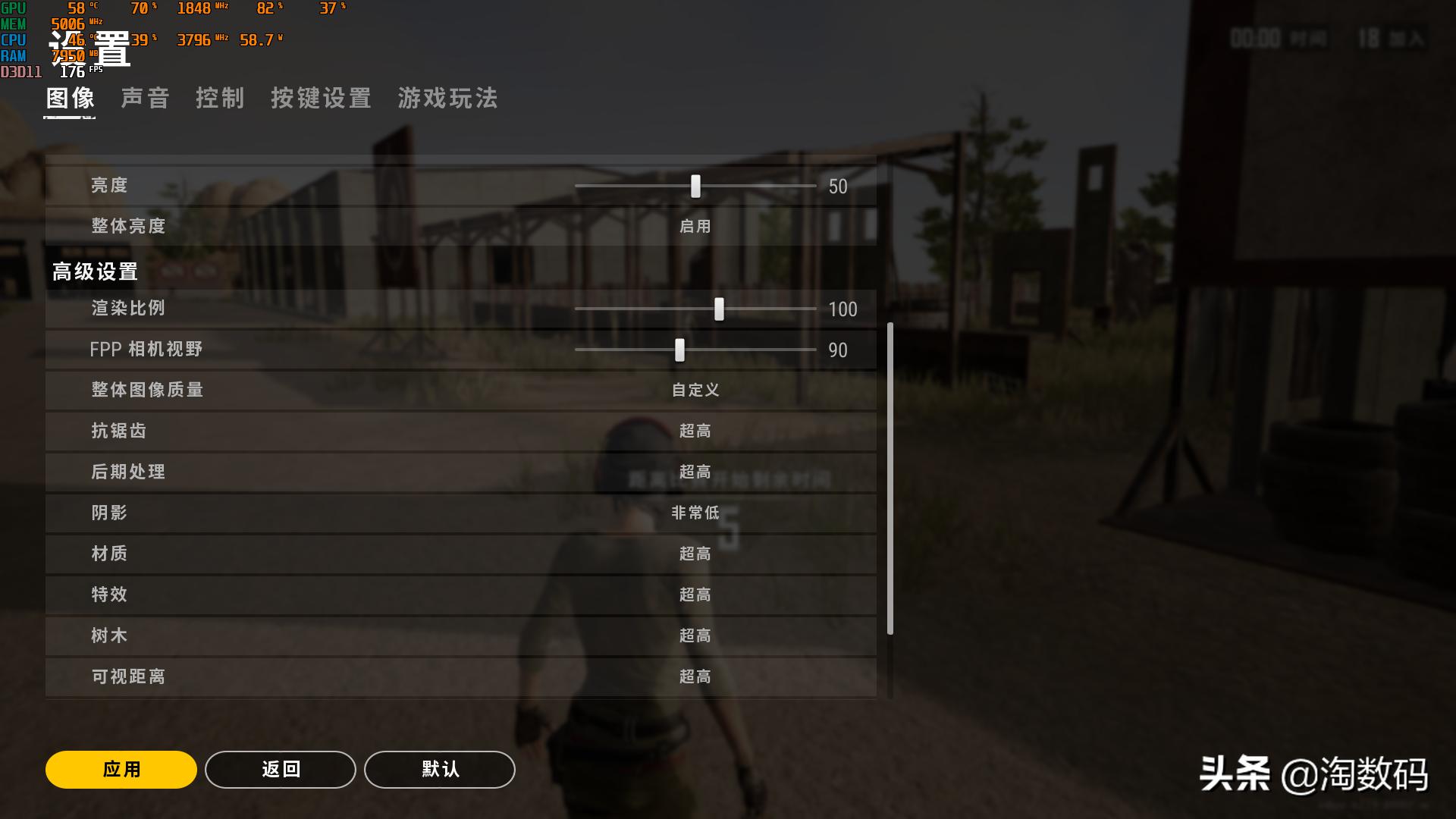The image size is (1456, 819).
Task: Open the 可视距离 quality option
Action: [x=693, y=676]
